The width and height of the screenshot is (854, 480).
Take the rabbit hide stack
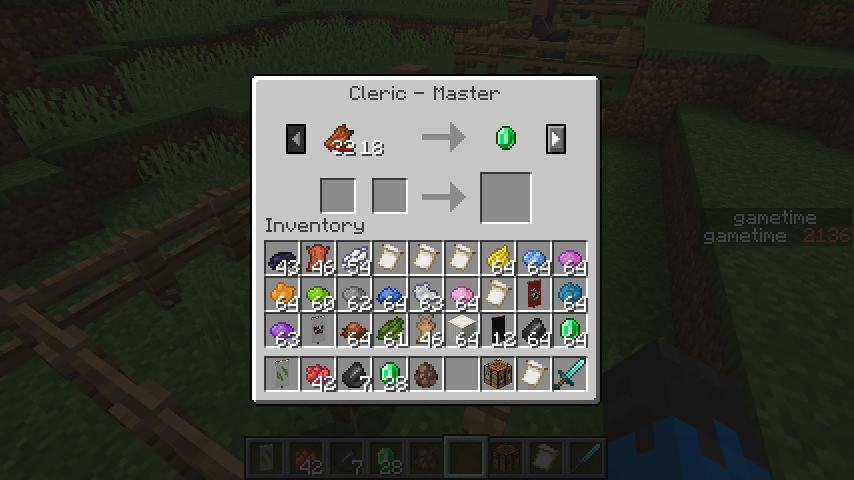[x=426, y=331]
